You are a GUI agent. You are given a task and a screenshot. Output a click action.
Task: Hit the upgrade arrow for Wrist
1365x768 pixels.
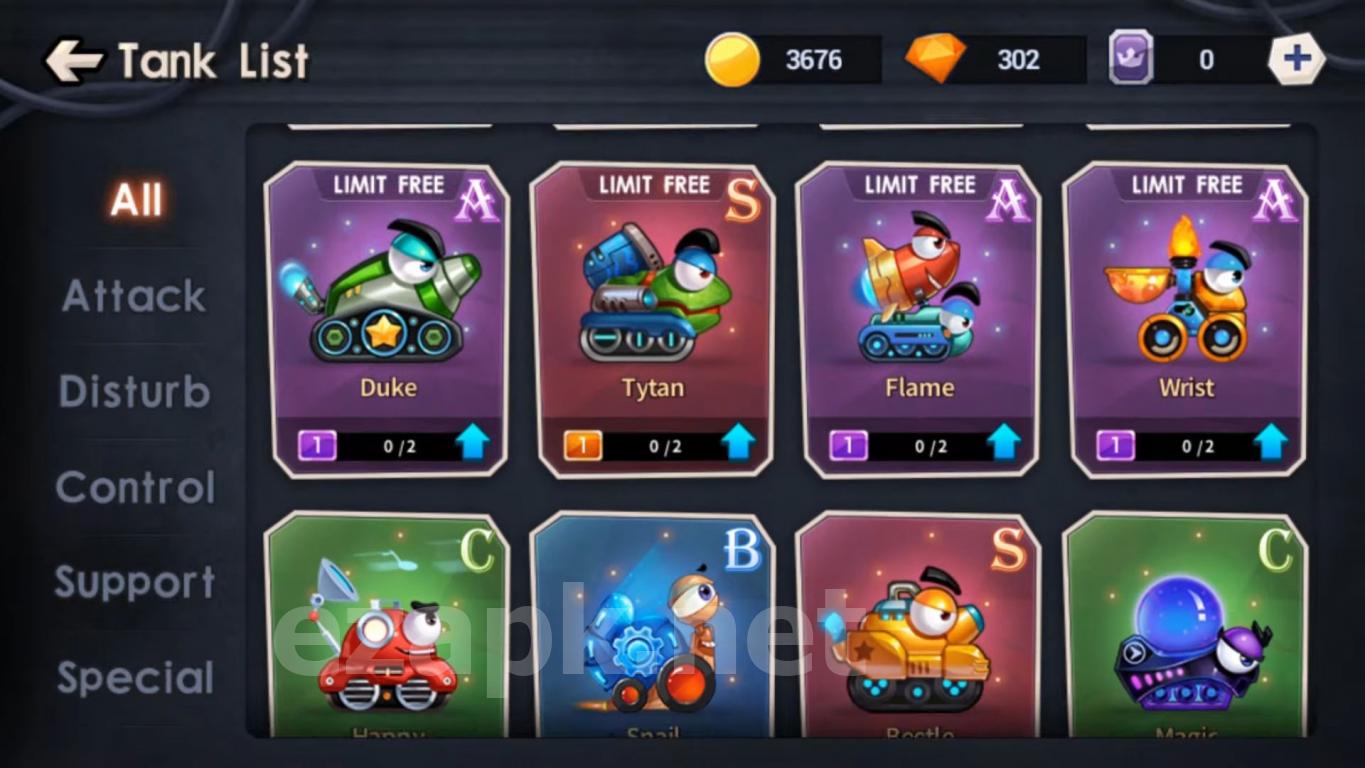click(1271, 442)
